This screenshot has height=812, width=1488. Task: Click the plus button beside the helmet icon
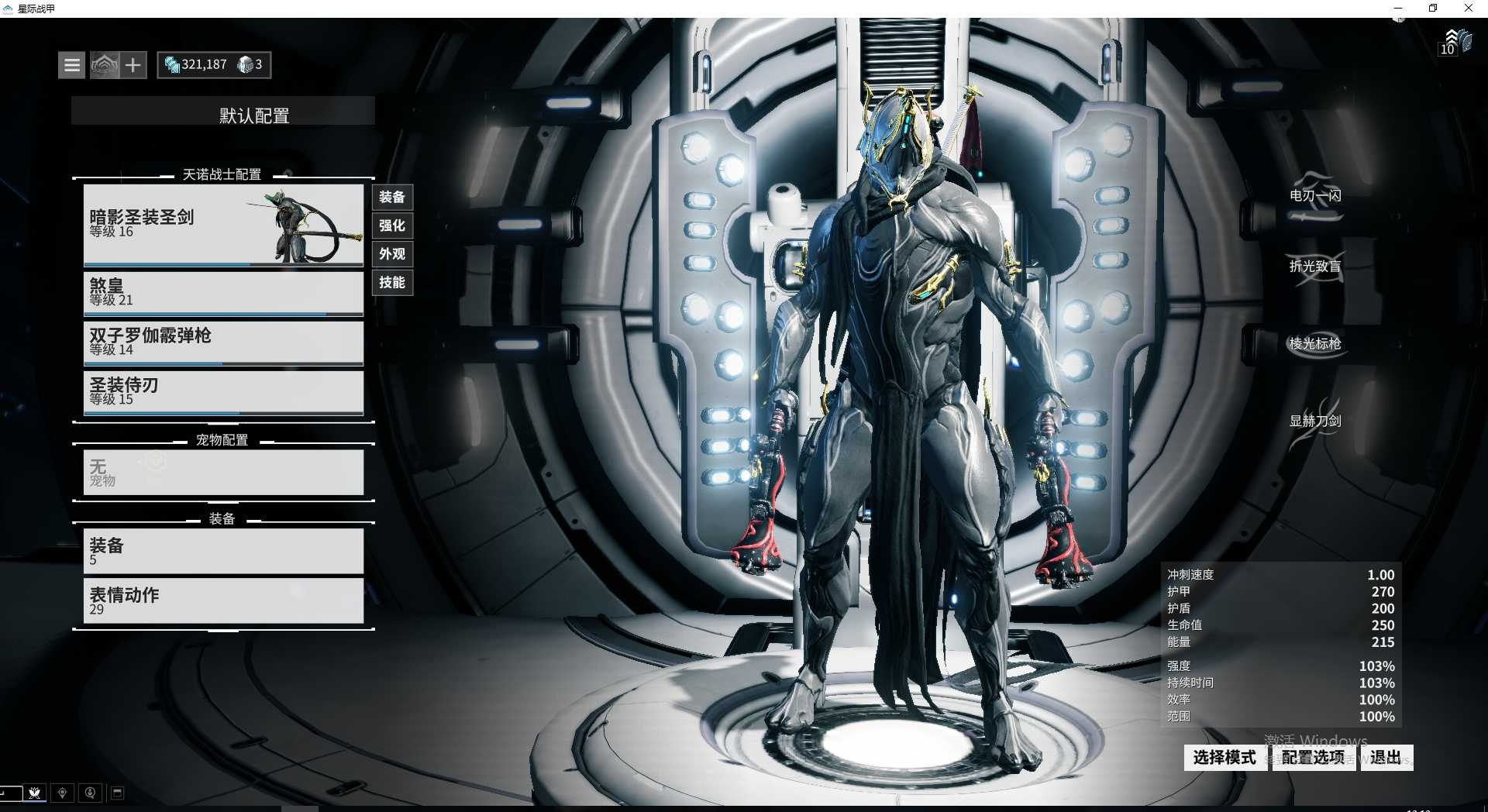point(133,65)
